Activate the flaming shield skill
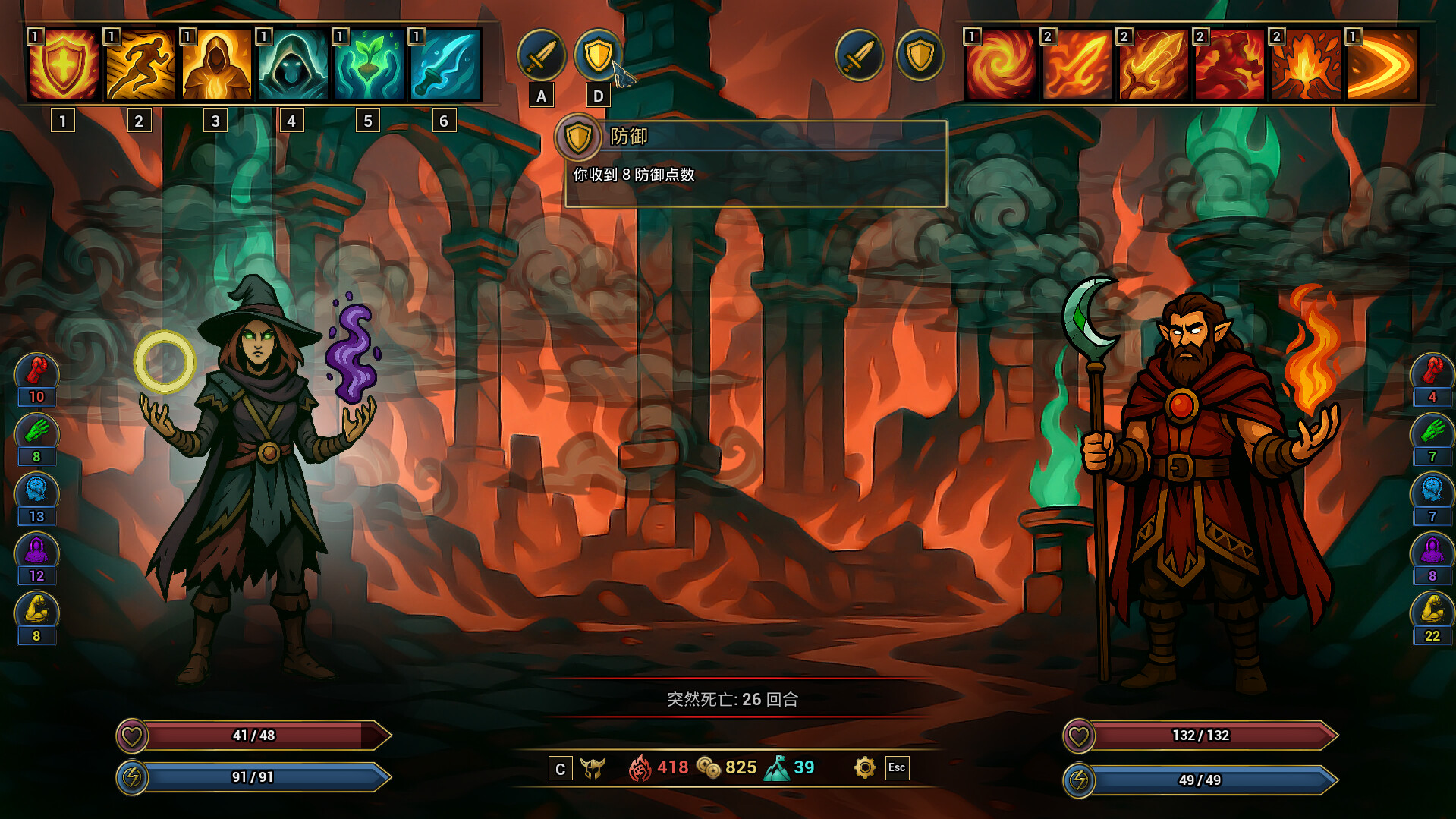The width and height of the screenshot is (1456, 819). pyautogui.click(x=64, y=65)
